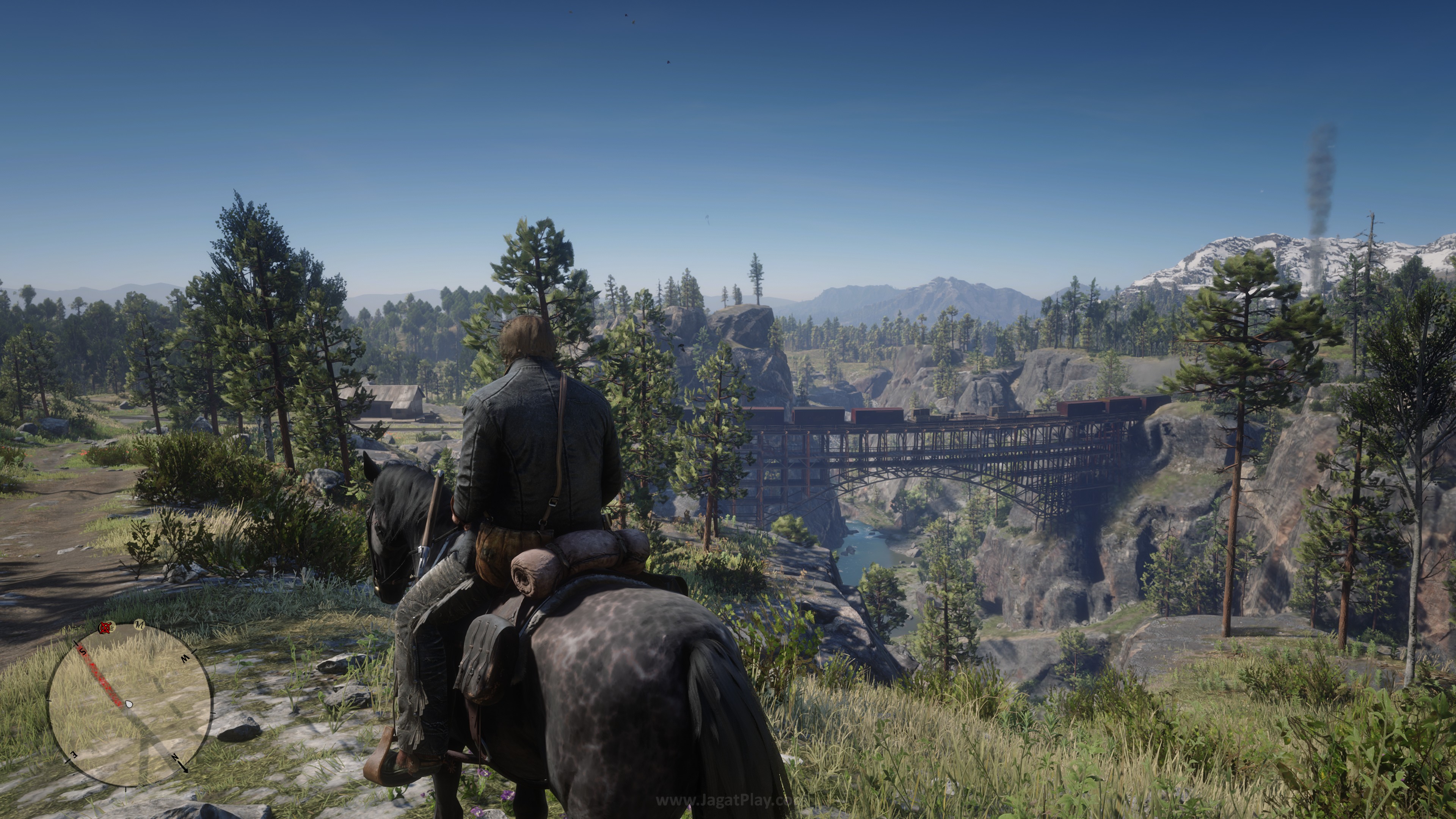Click the "M" marker icon on the minimap

tap(140, 624)
